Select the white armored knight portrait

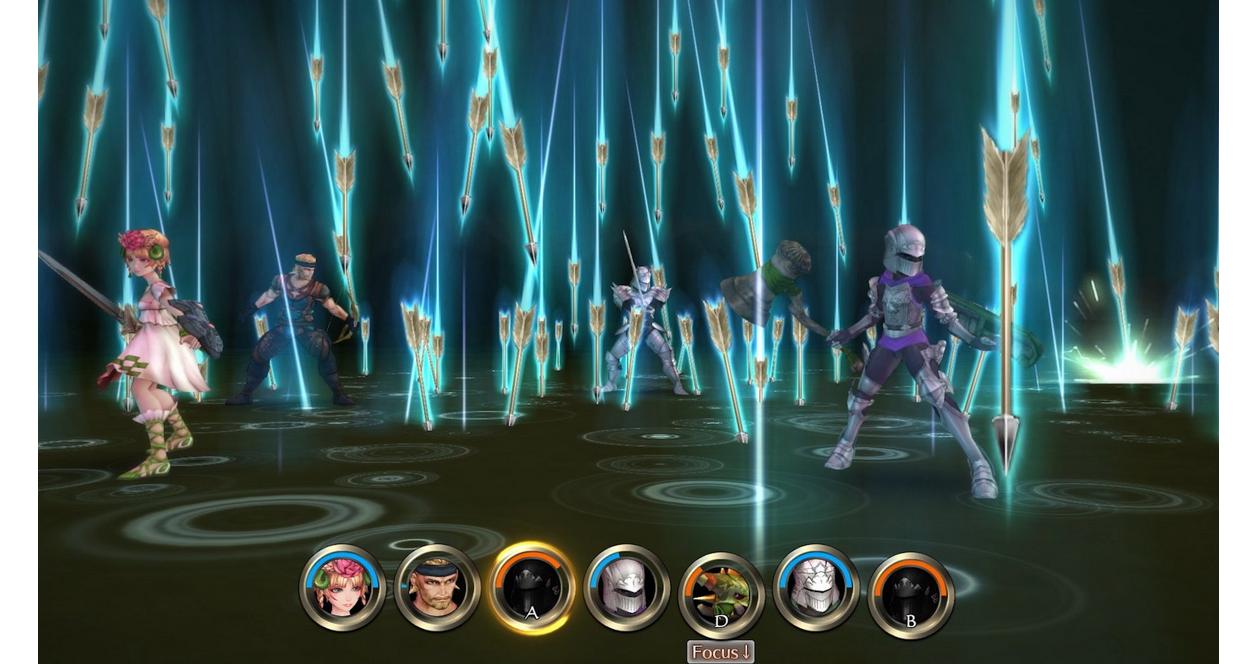pyautogui.click(x=816, y=588)
